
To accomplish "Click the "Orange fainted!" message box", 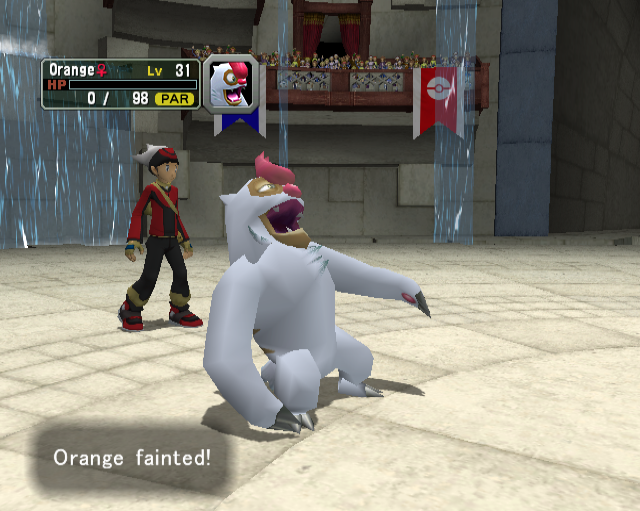I will click(132, 459).
